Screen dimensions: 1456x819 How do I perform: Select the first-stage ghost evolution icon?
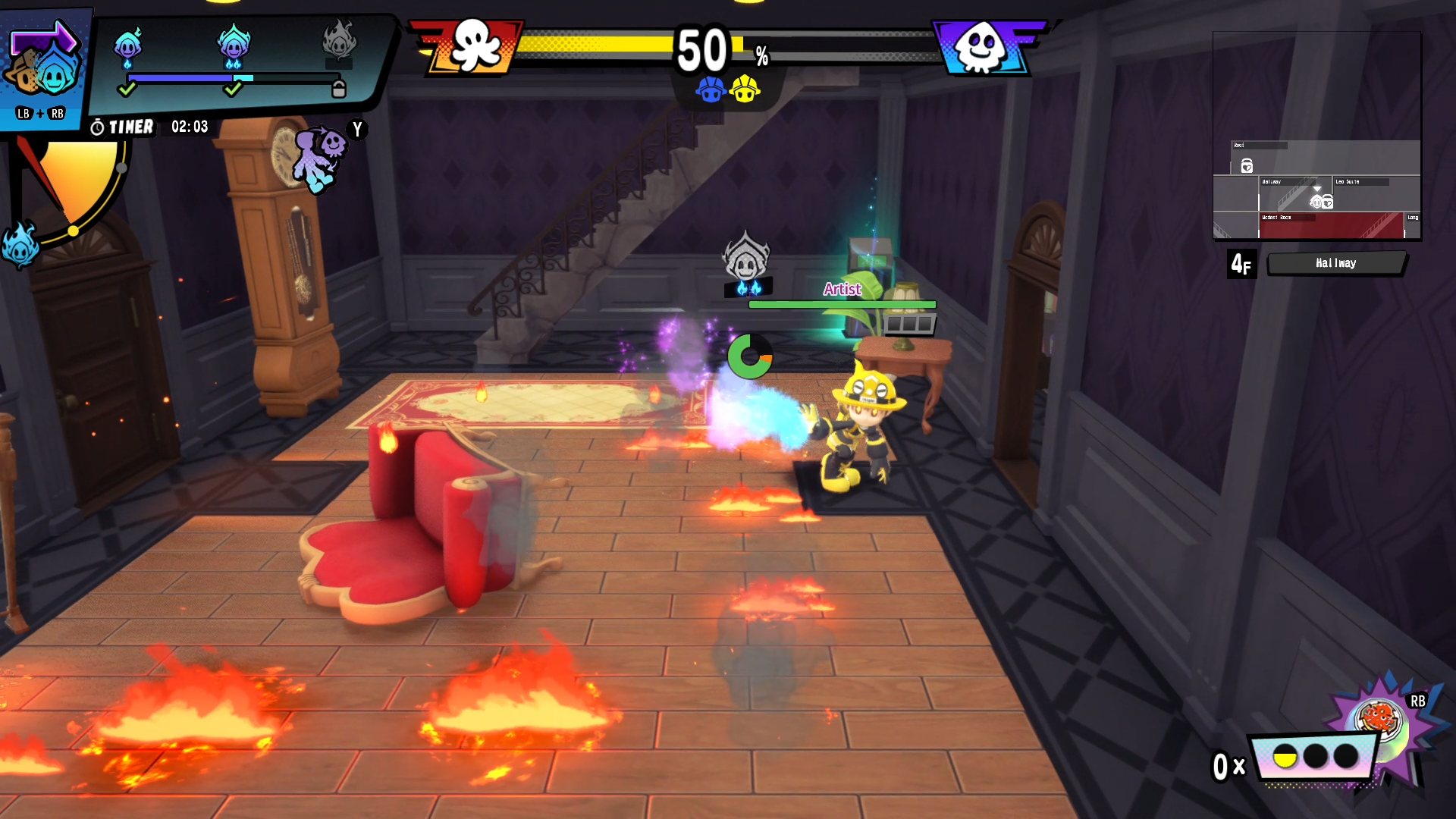point(127,45)
